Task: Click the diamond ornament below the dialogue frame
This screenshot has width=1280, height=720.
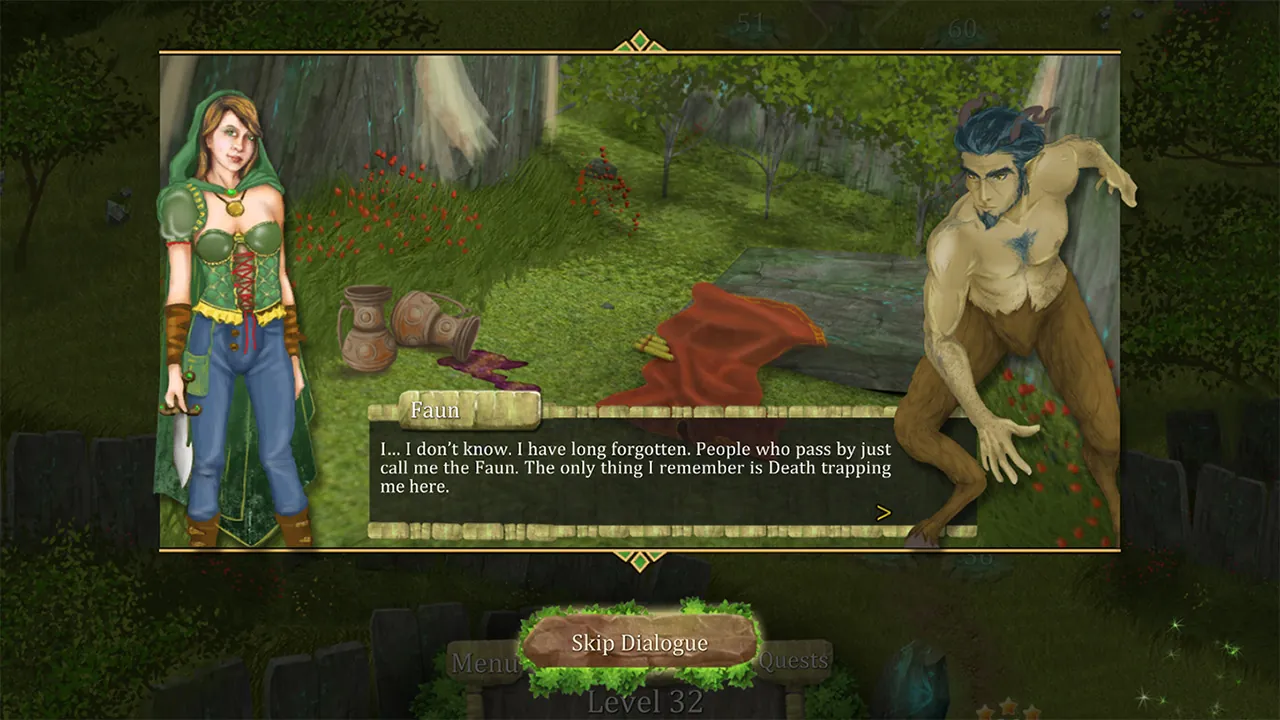Action: coord(639,561)
